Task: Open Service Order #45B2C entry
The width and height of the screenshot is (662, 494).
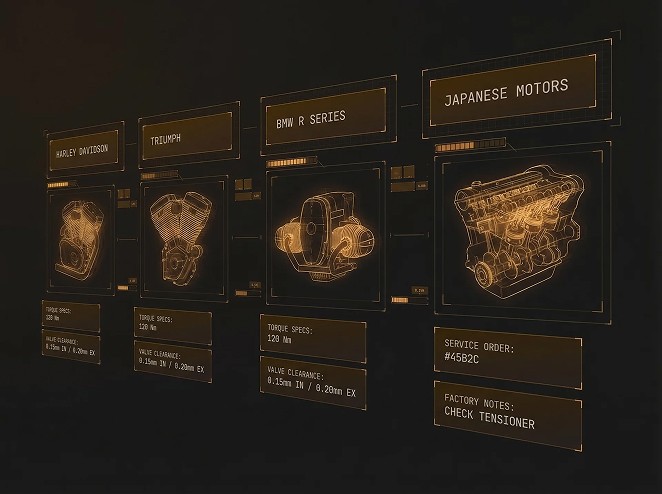Action: (x=507, y=357)
